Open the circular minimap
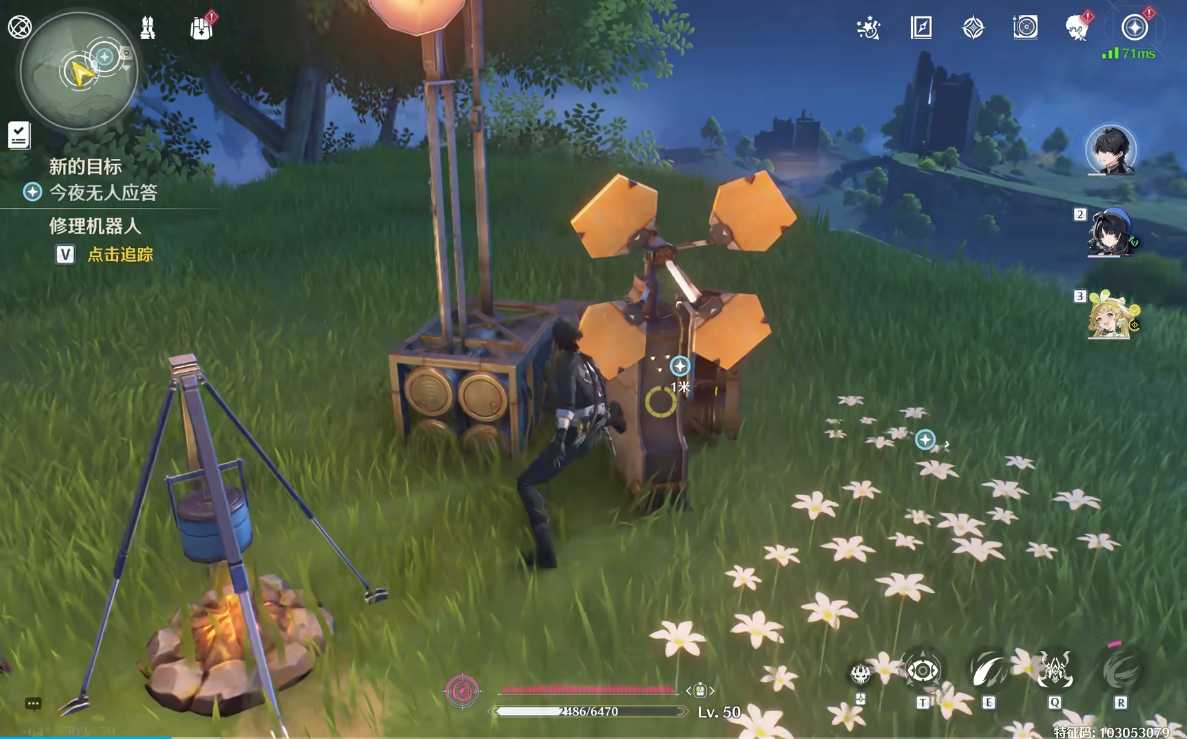This screenshot has height=739, width=1187. 78,69
